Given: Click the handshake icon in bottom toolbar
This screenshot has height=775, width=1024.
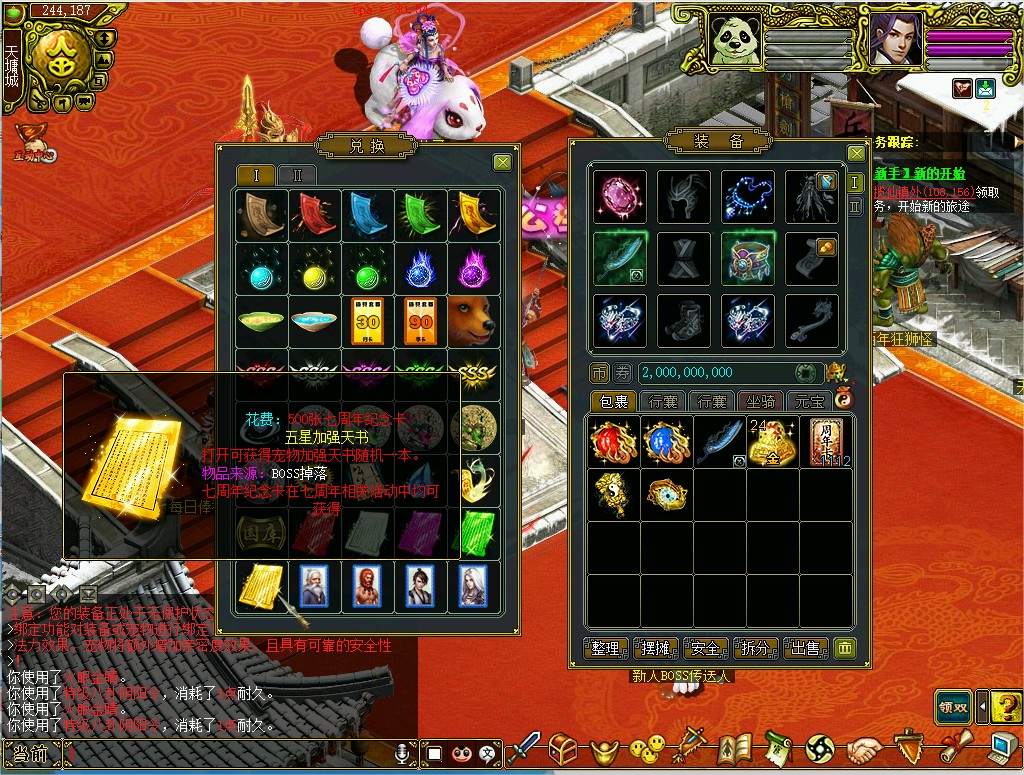Looking at the screenshot, I should point(865,749).
